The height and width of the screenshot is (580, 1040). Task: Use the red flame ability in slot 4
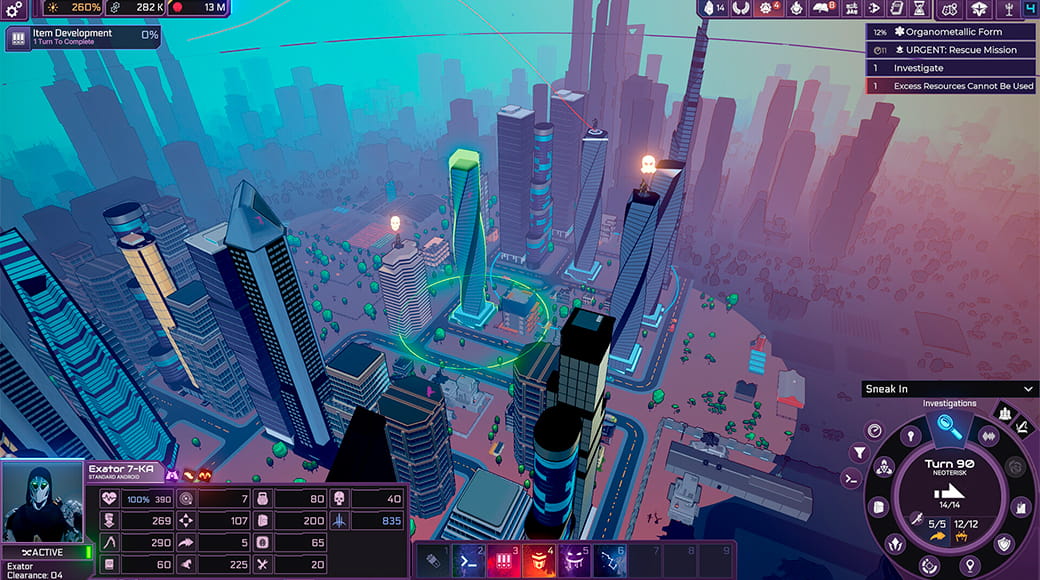click(539, 561)
